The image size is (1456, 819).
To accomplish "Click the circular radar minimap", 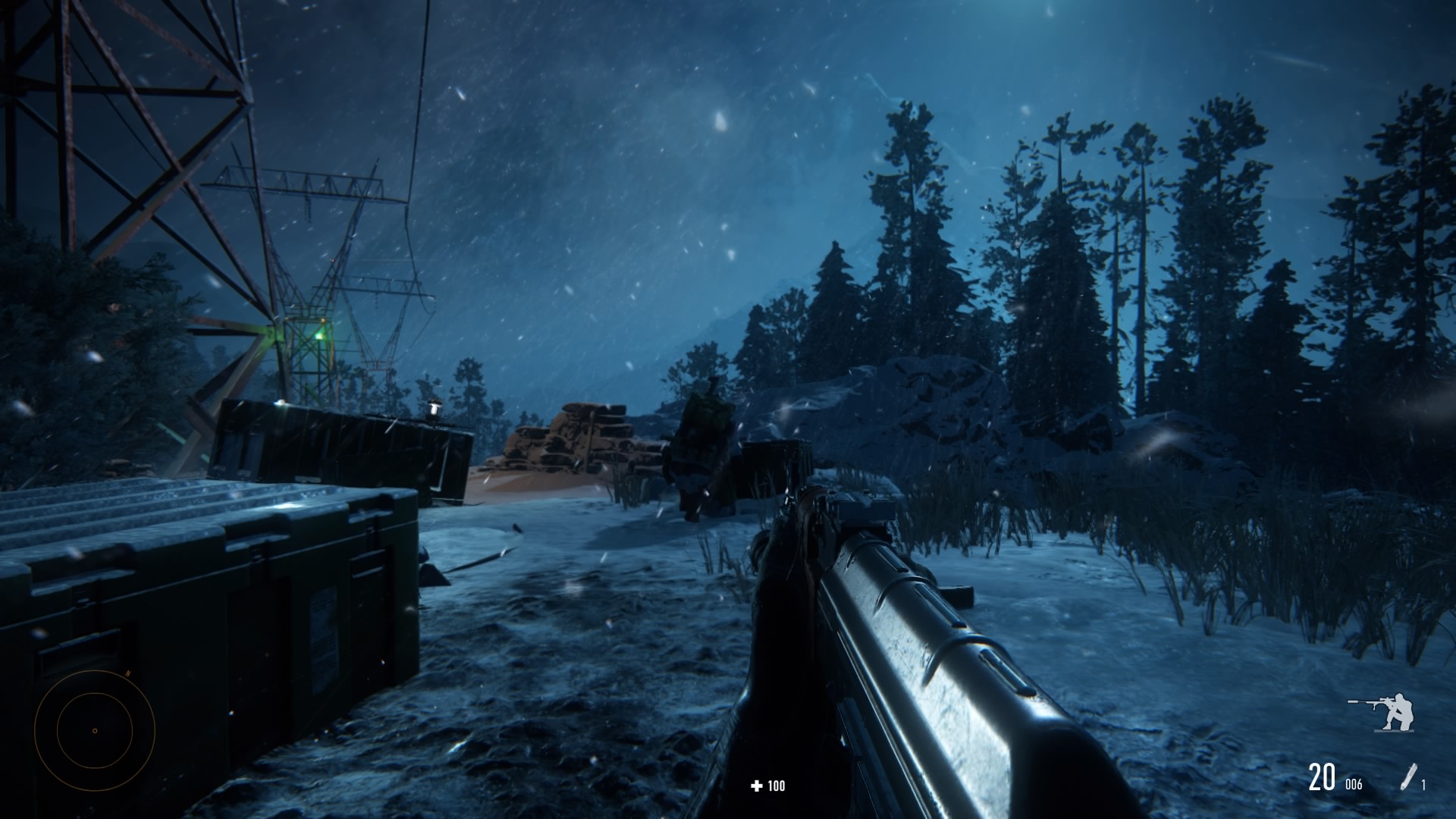I will (x=95, y=731).
